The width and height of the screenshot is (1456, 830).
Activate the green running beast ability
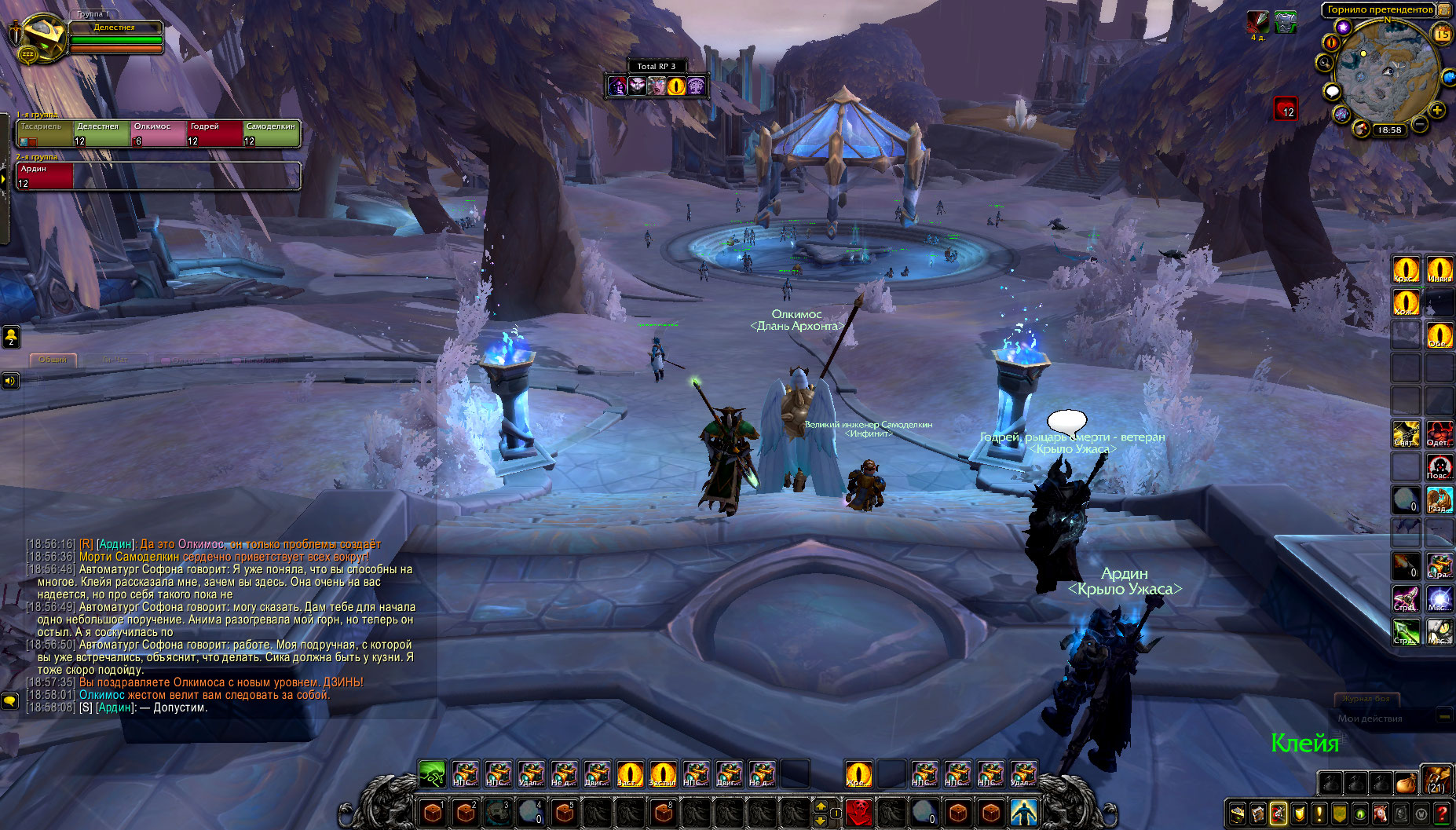432,773
